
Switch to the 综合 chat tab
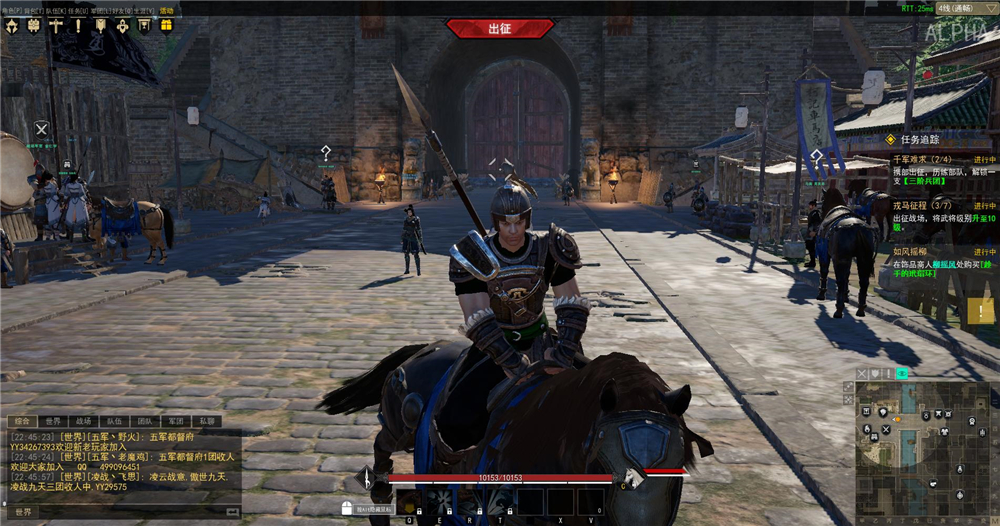pyautogui.click(x=22, y=421)
